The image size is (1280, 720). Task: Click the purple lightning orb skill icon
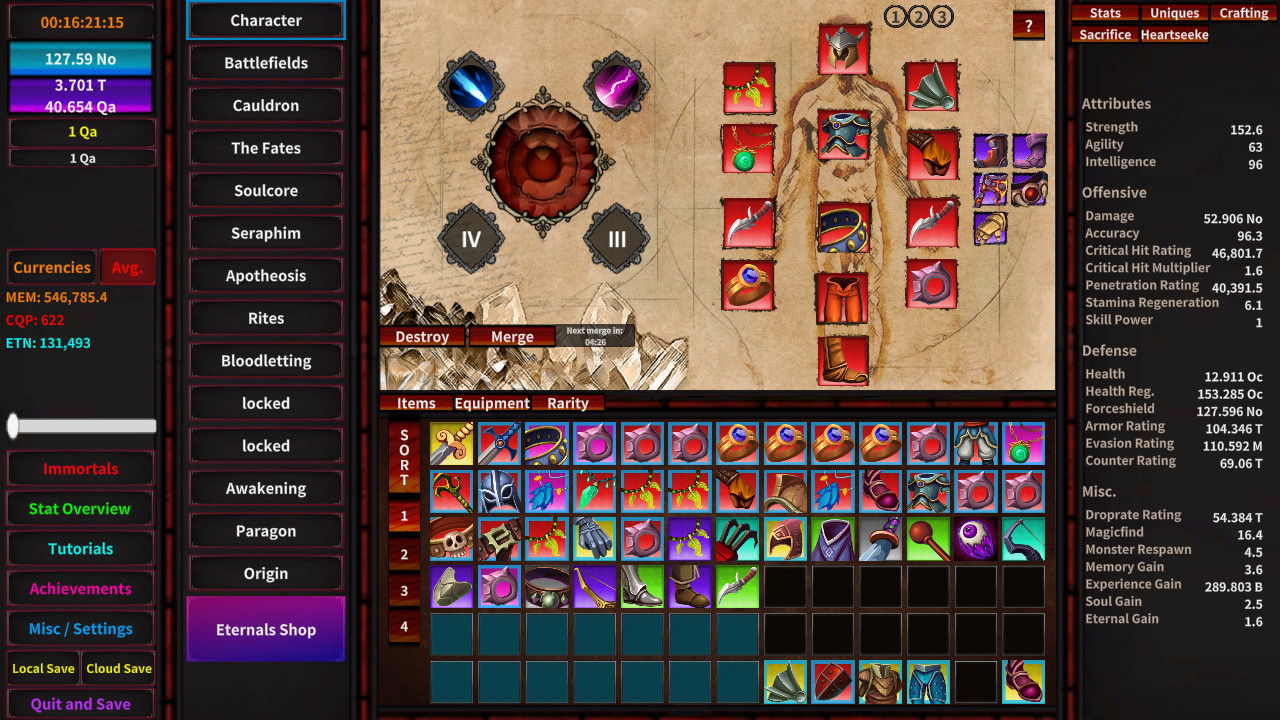click(617, 87)
